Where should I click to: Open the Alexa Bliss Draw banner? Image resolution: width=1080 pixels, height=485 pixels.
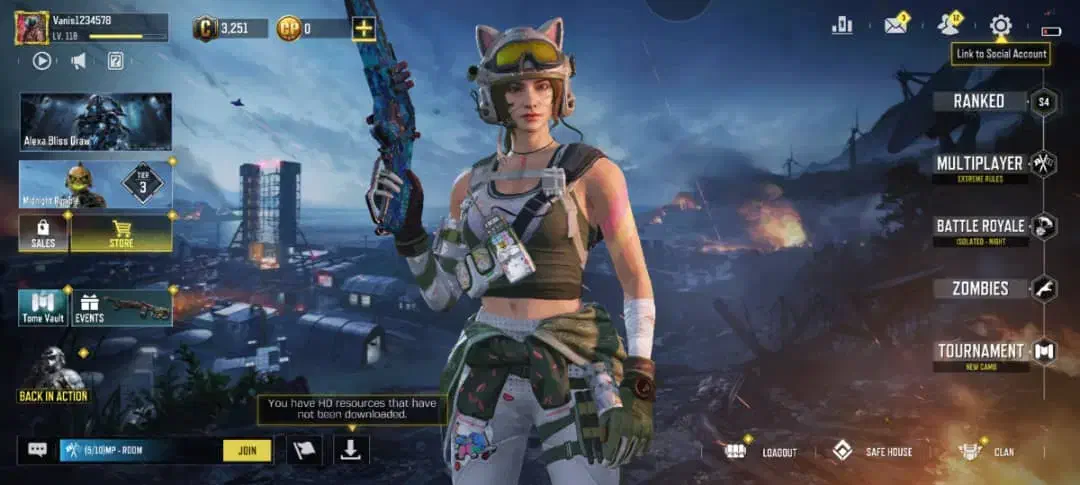[95, 122]
